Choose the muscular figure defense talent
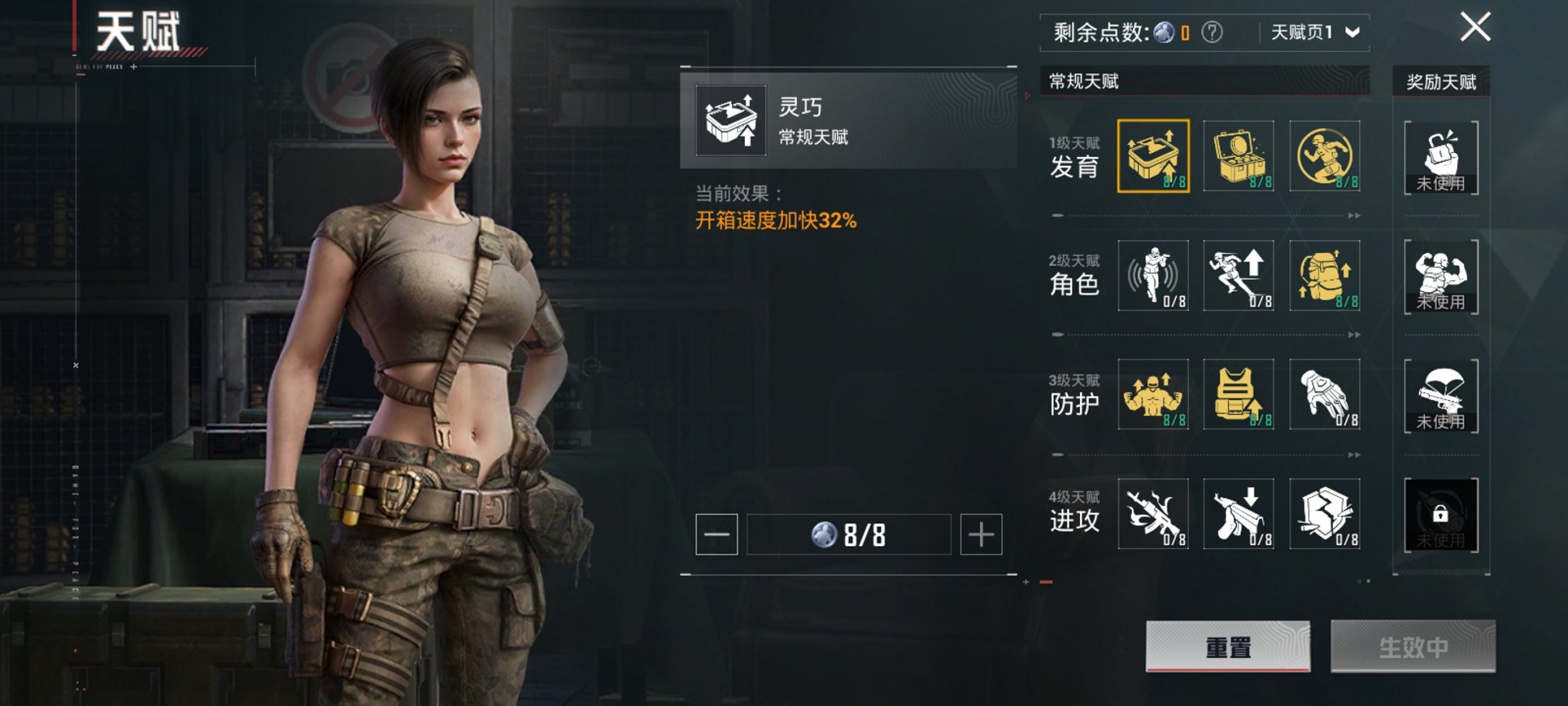1568x706 pixels. 1153,395
